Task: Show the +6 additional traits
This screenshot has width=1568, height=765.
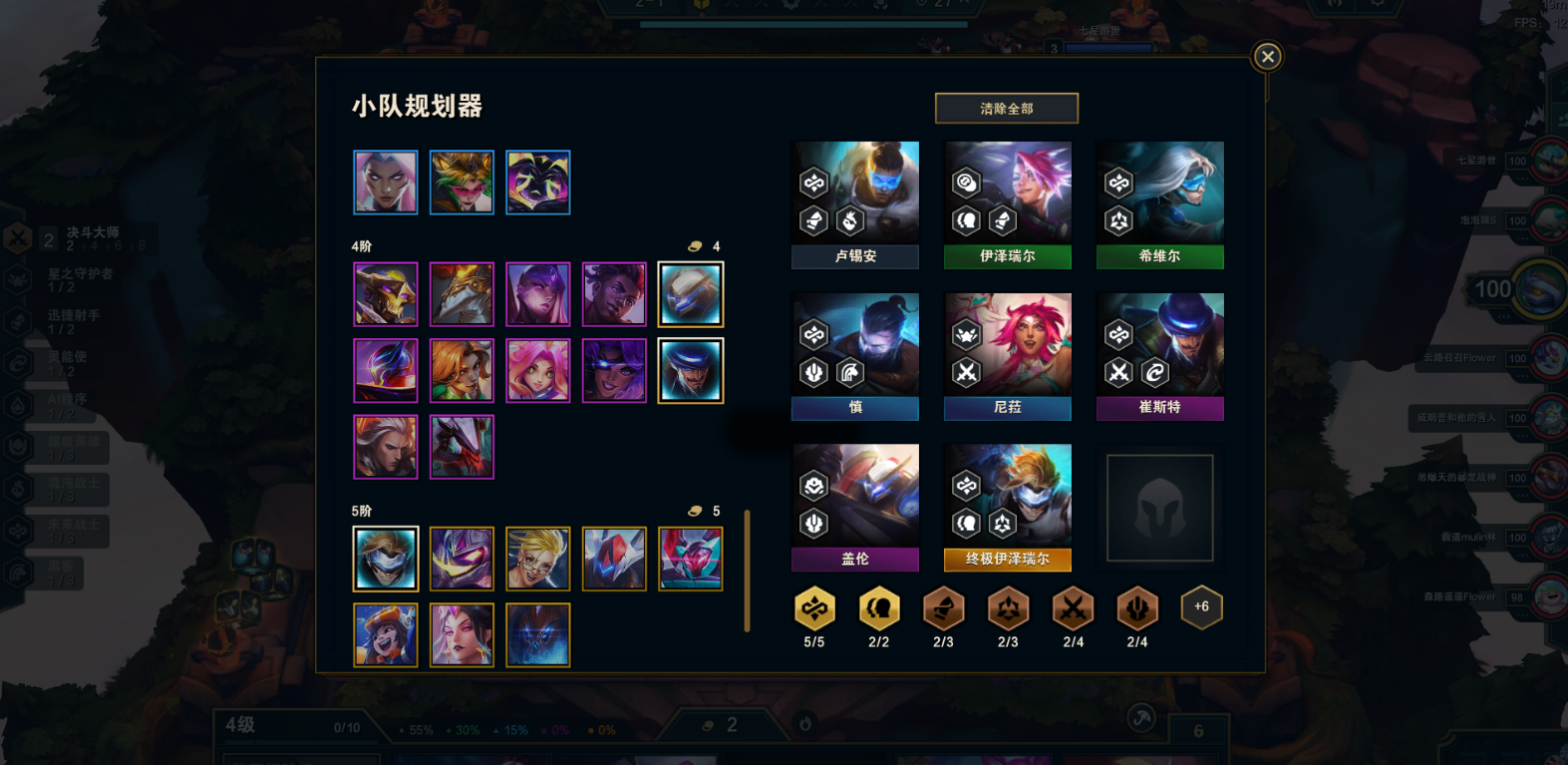Action: pos(1201,607)
